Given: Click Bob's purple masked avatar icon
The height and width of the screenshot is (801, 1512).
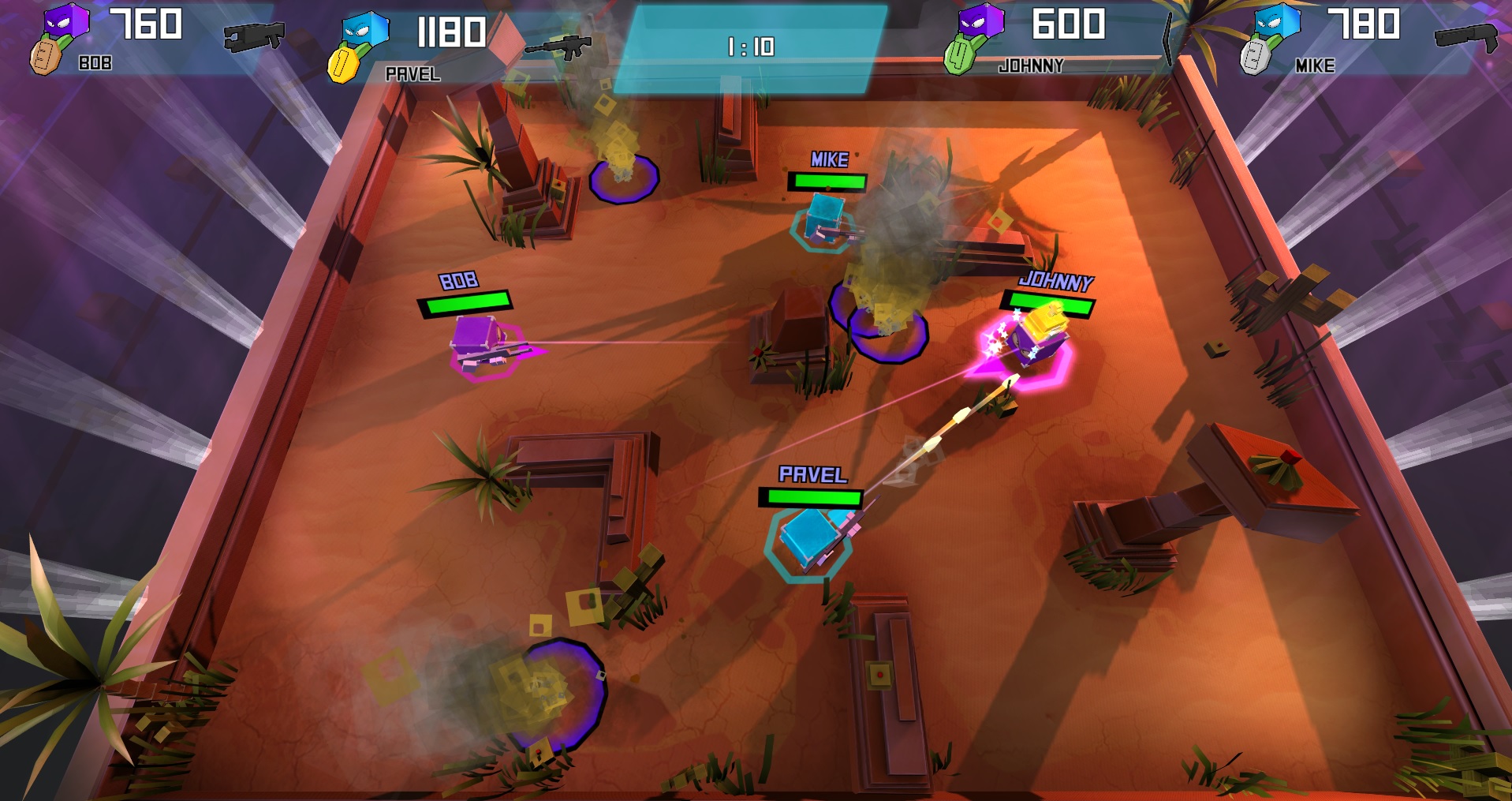Looking at the screenshot, I should tap(67, 20).
